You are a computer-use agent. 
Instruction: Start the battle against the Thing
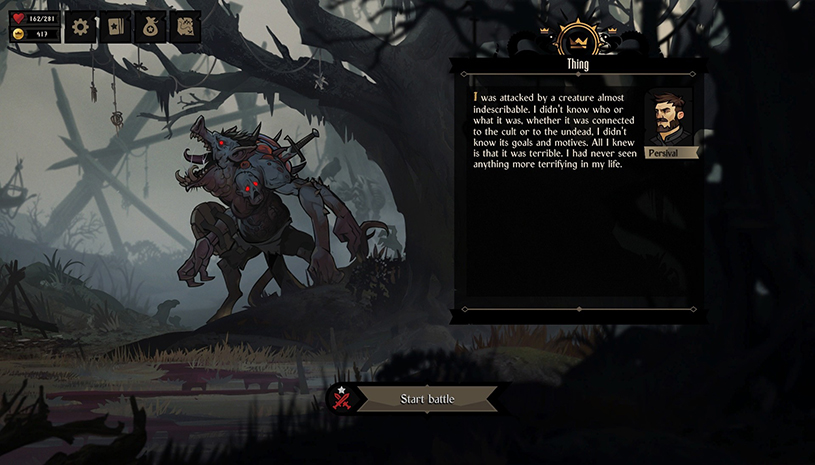(x=427, y=399)
